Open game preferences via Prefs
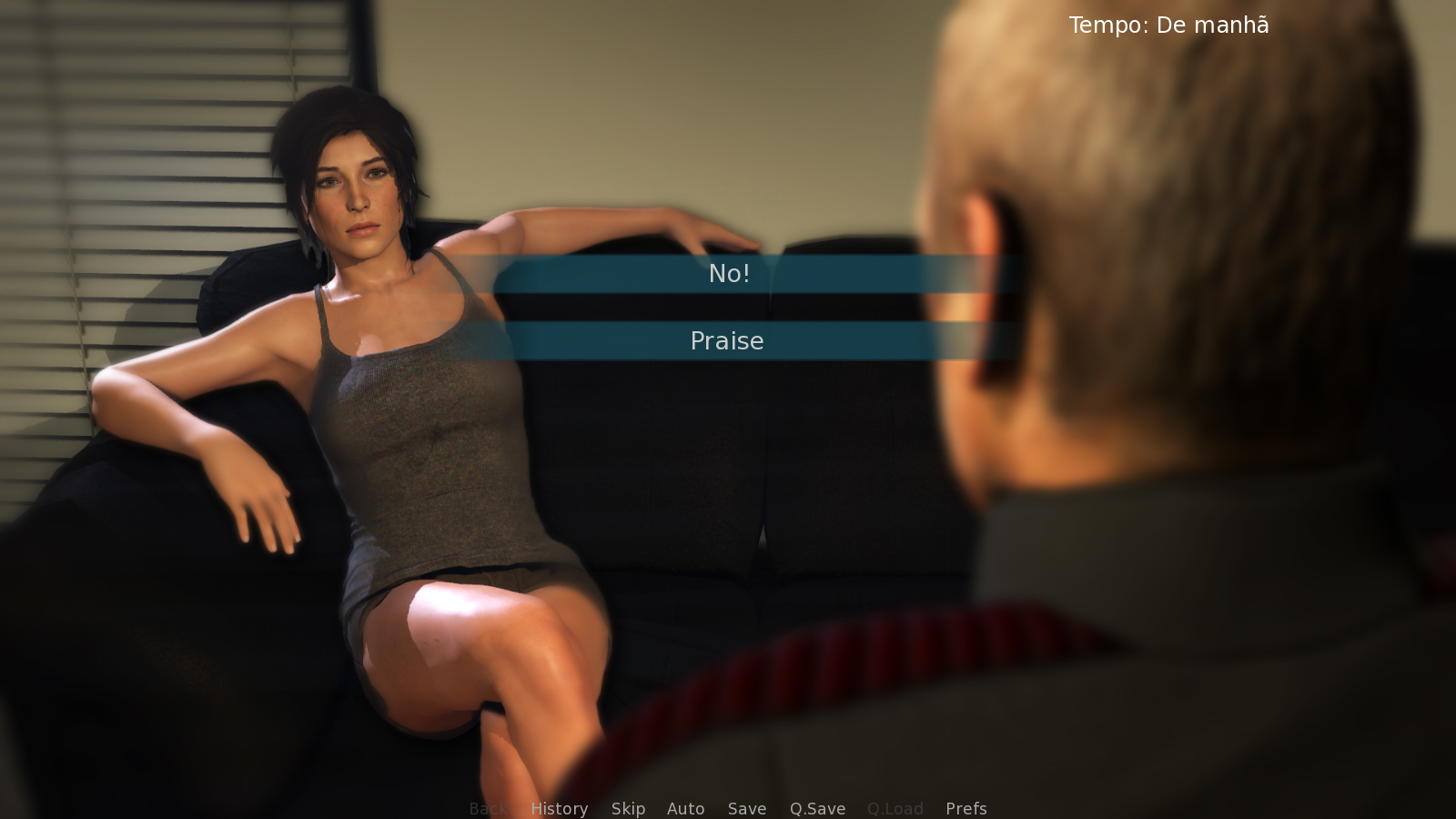Viewport: 1456px width, 819px height. click(x=965, y=808)
